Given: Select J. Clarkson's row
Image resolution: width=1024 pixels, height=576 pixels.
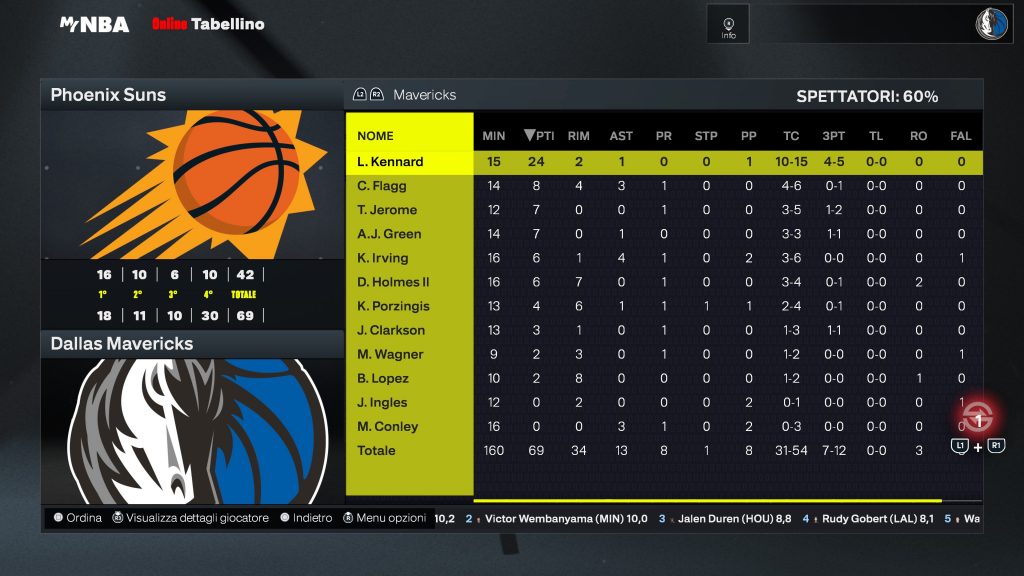Looking at the screenshot, I should point(391,330).
